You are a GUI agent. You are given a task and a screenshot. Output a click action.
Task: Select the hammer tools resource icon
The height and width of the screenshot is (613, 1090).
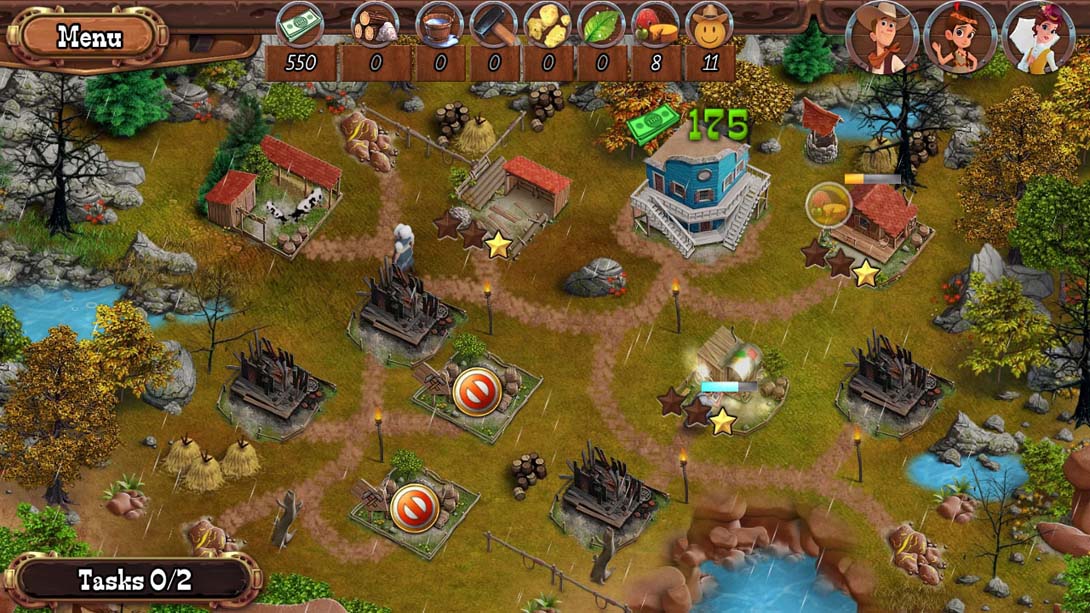(x=493, y=25)
